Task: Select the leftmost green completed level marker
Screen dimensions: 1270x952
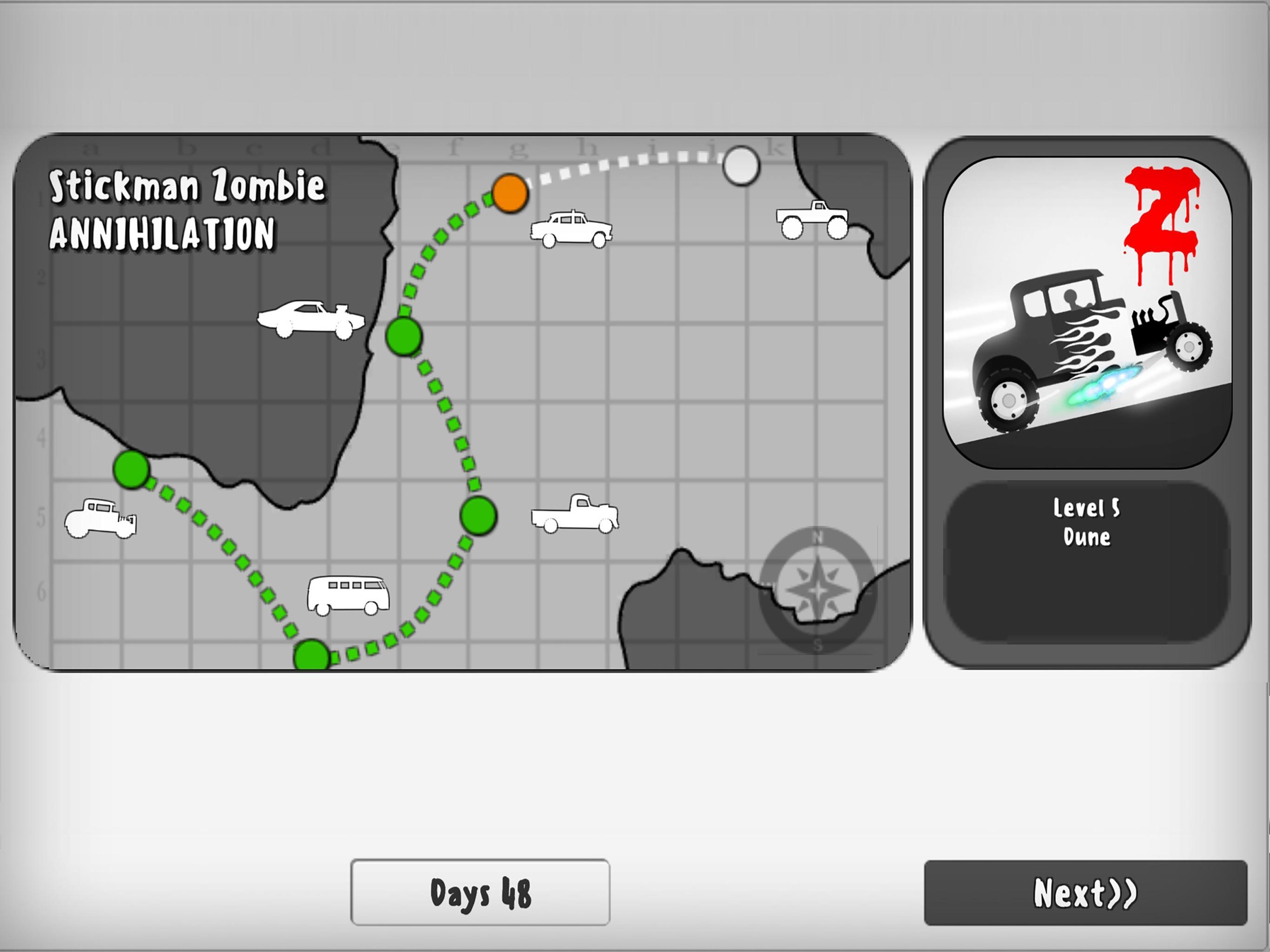Action: [x=132, y=469]
